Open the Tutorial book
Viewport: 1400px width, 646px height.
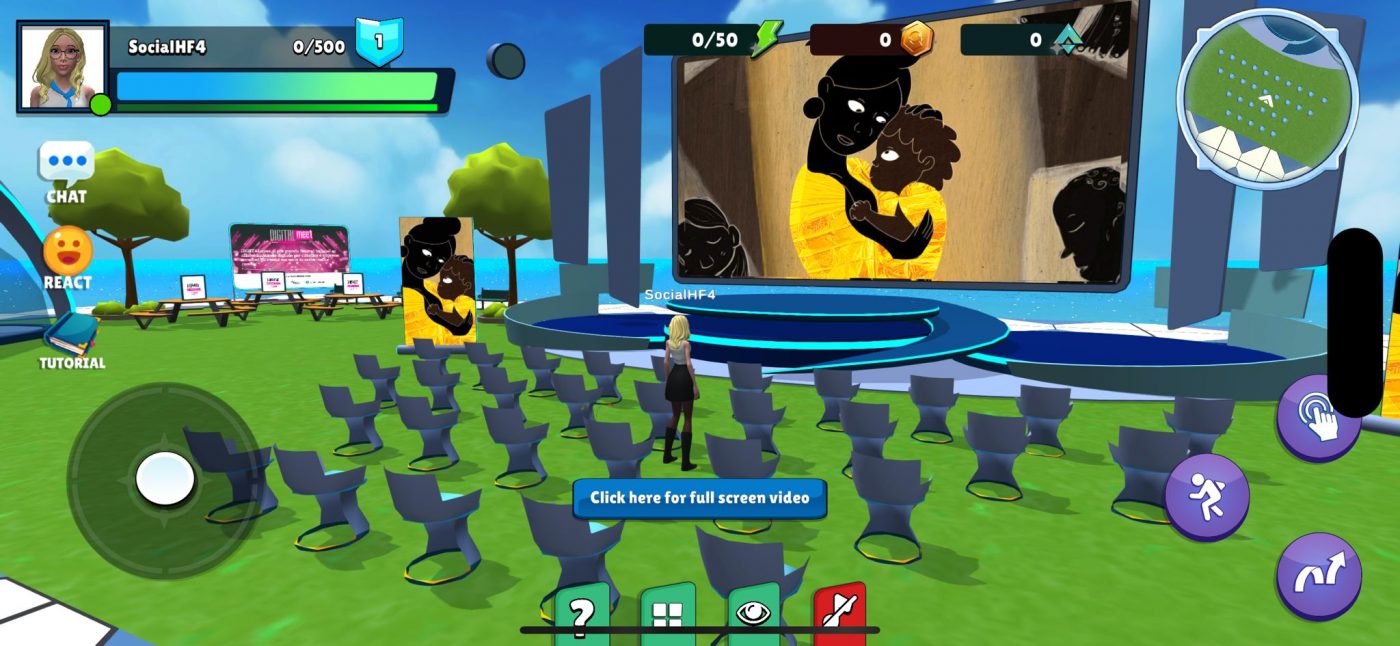70,335
